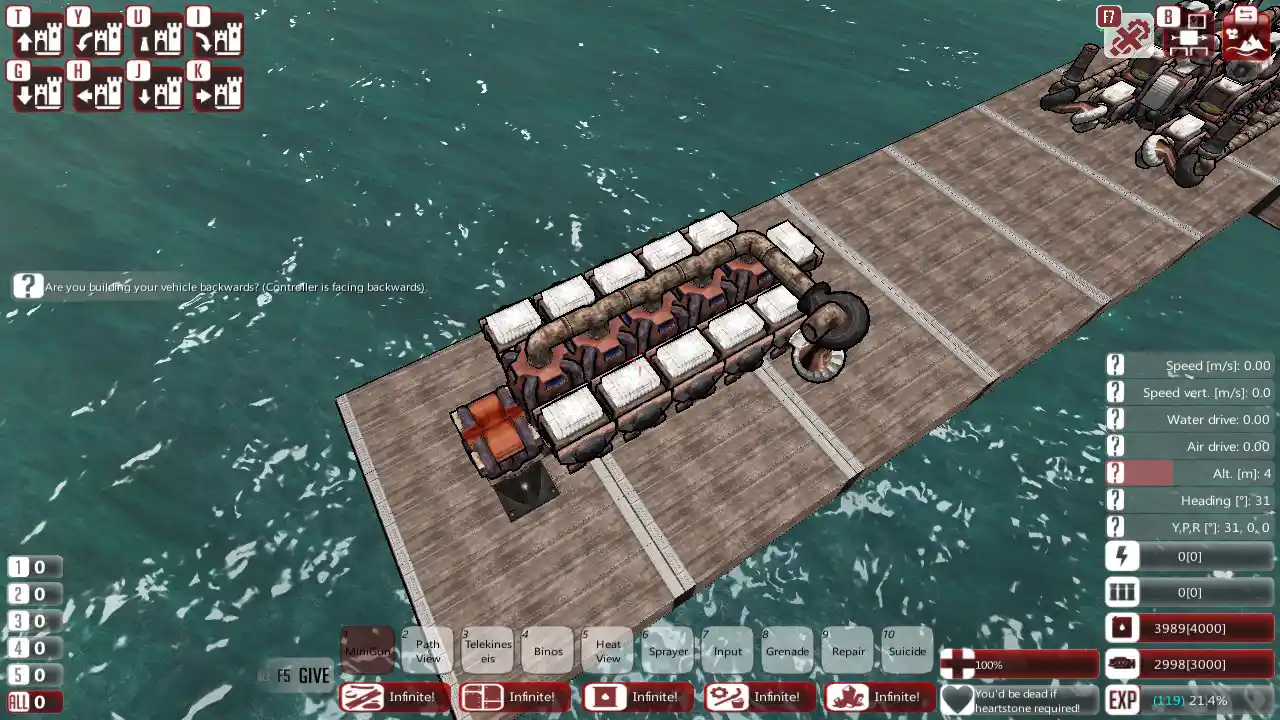Click the fuel canister icon showing 3989
1280x720 pixels.
[1121, 628]
